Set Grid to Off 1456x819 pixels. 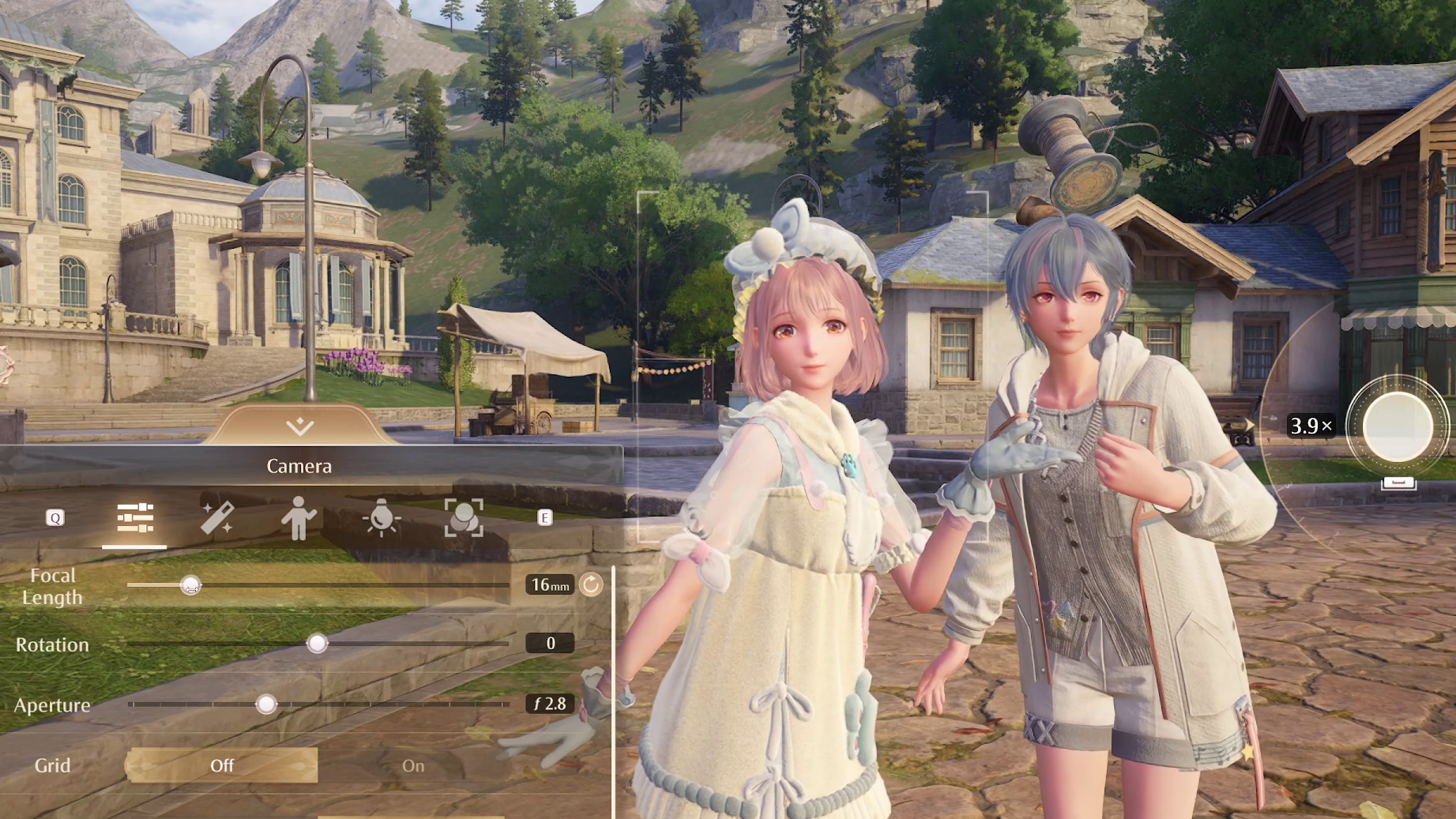click(x=222, y=765)
